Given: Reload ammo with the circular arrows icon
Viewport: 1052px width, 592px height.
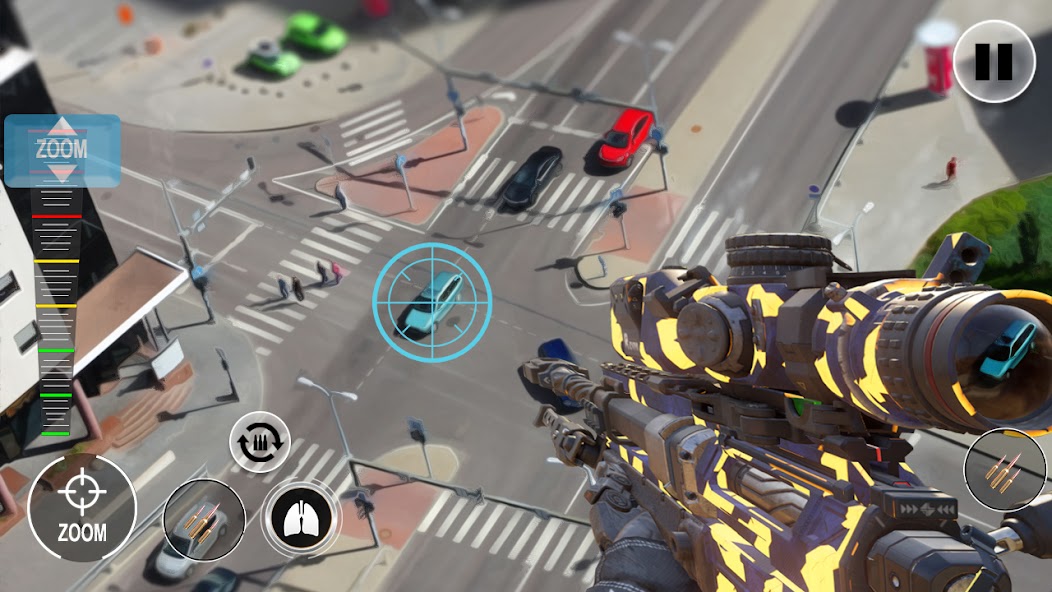Looking at the screenshot, I should [260, 441].
